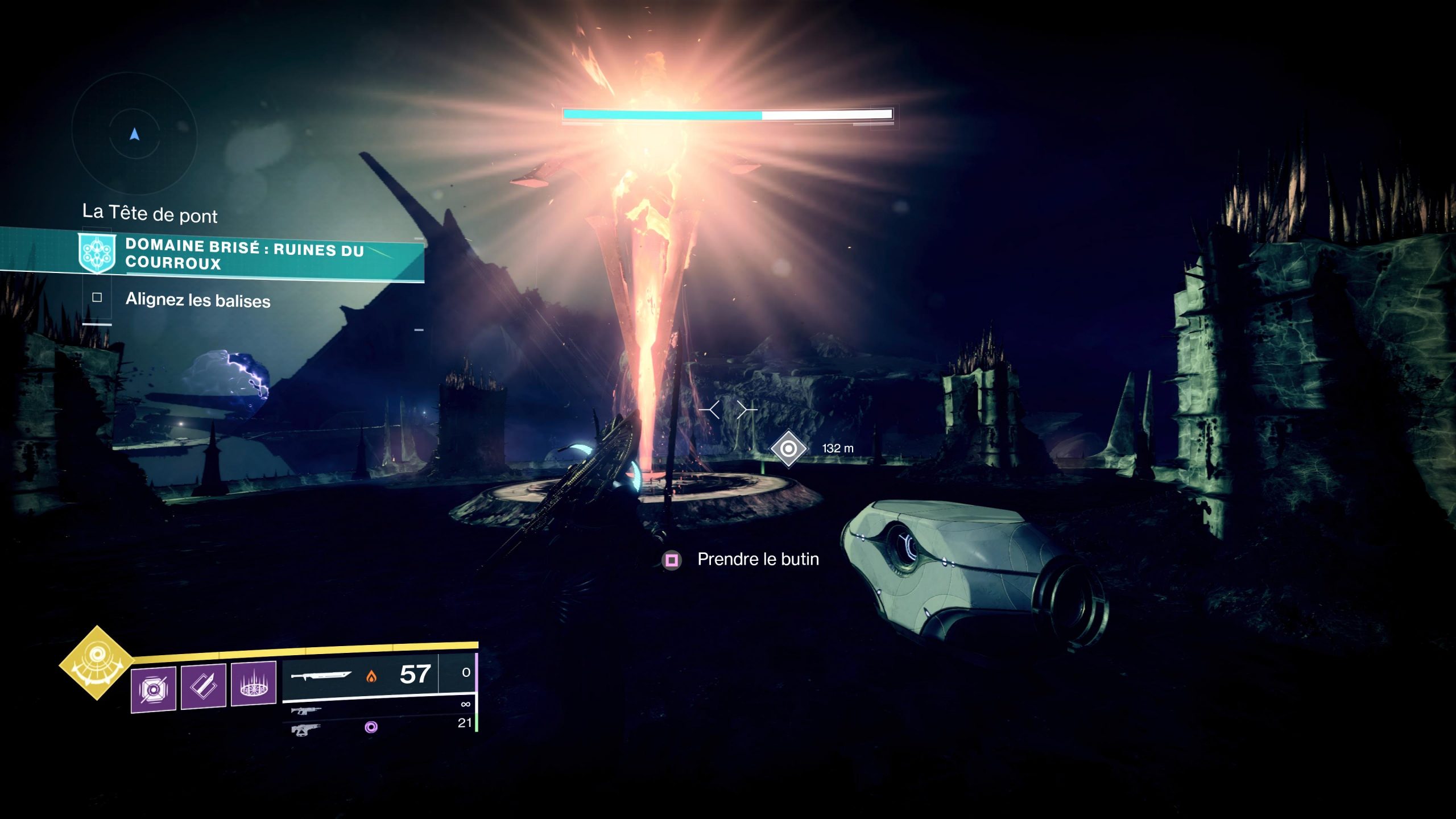Tick the Alignez les balises objective box
The image size is (1456, 819).
tap(97, 297)
